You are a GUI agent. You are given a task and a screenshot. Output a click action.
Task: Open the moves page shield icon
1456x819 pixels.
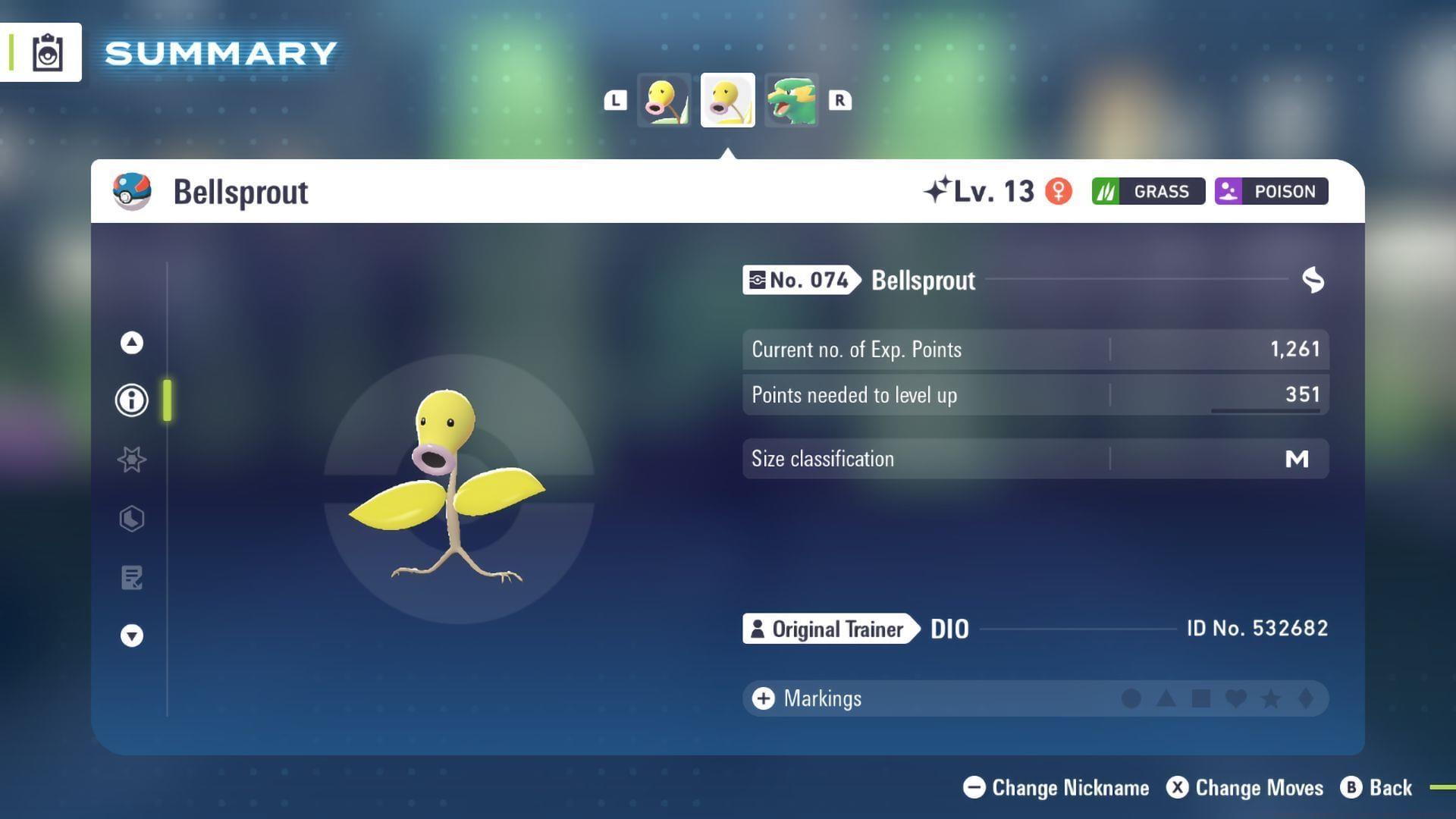coord(131,519)
